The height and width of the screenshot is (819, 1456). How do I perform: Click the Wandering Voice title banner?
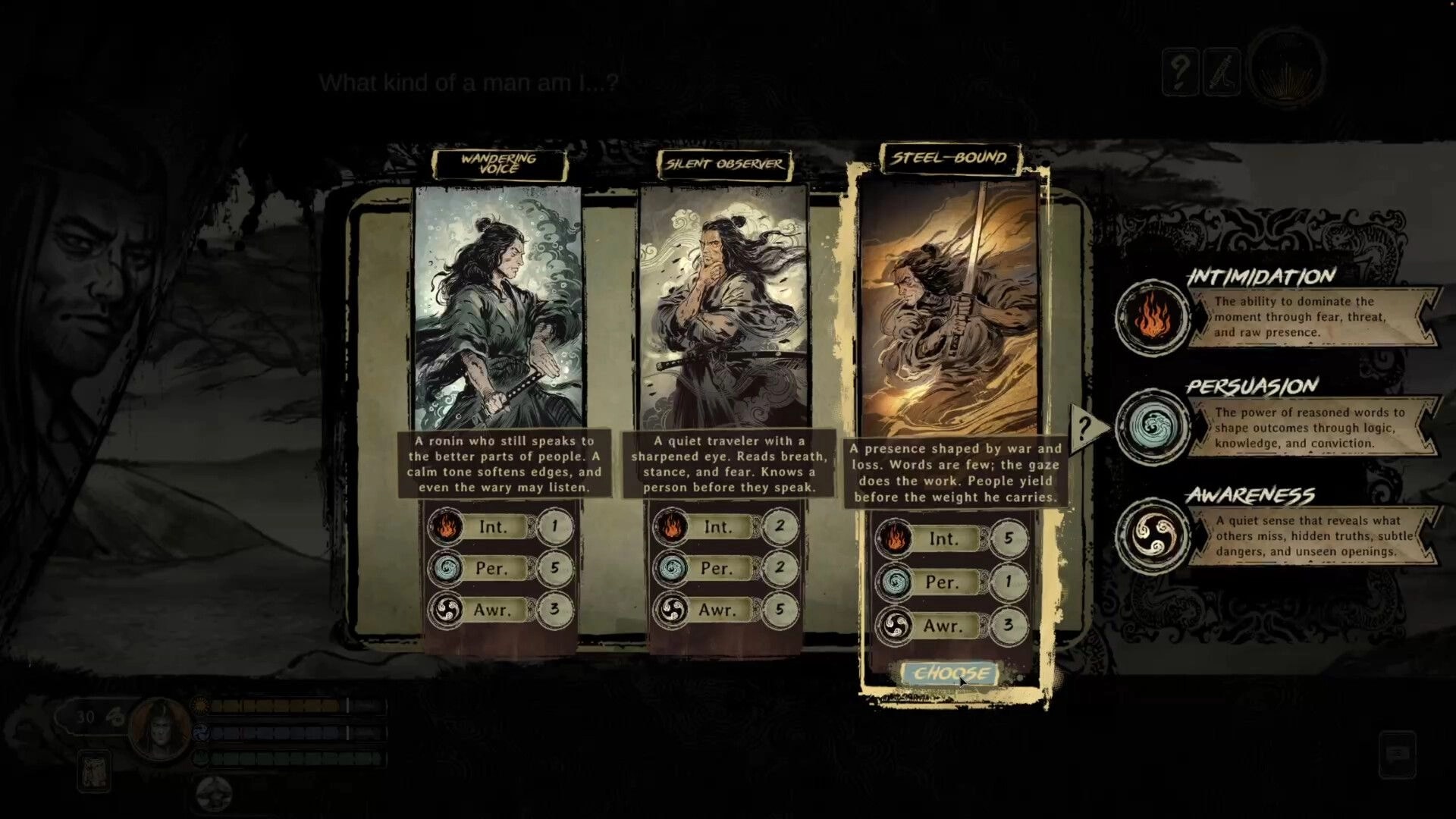[498, 163]
